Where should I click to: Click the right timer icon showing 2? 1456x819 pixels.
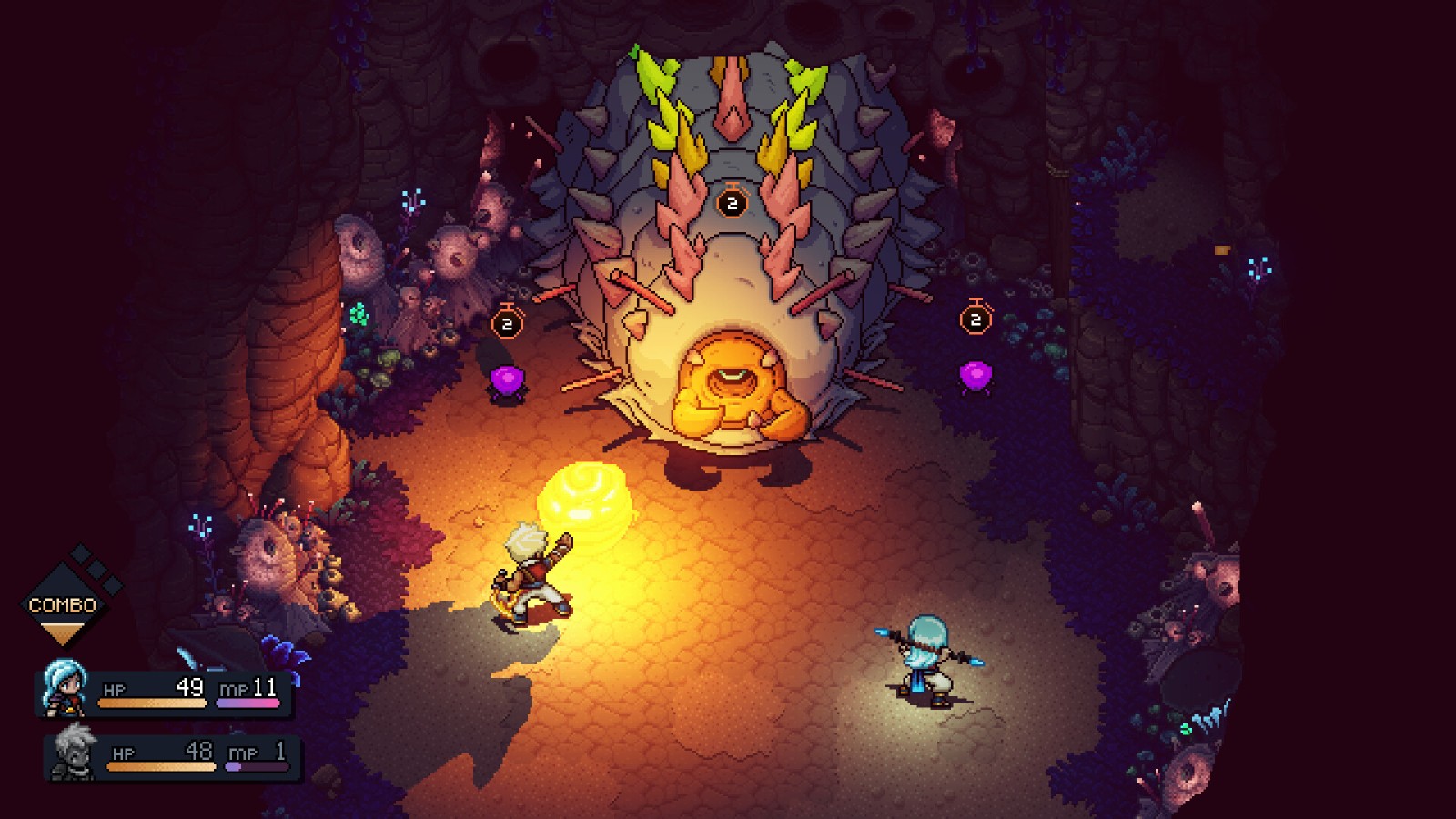click(976, 318)
